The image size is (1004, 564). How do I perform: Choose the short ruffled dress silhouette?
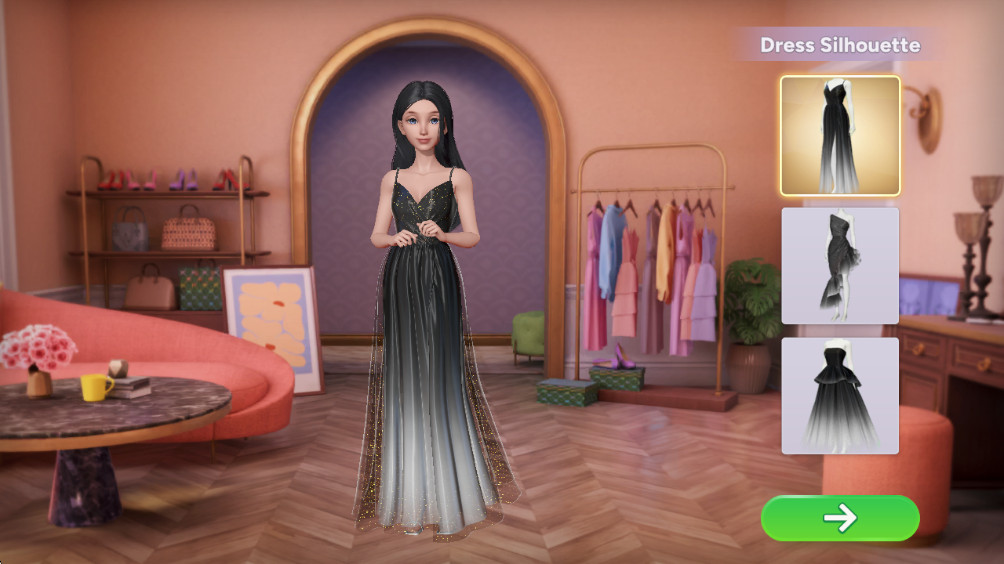840,265
